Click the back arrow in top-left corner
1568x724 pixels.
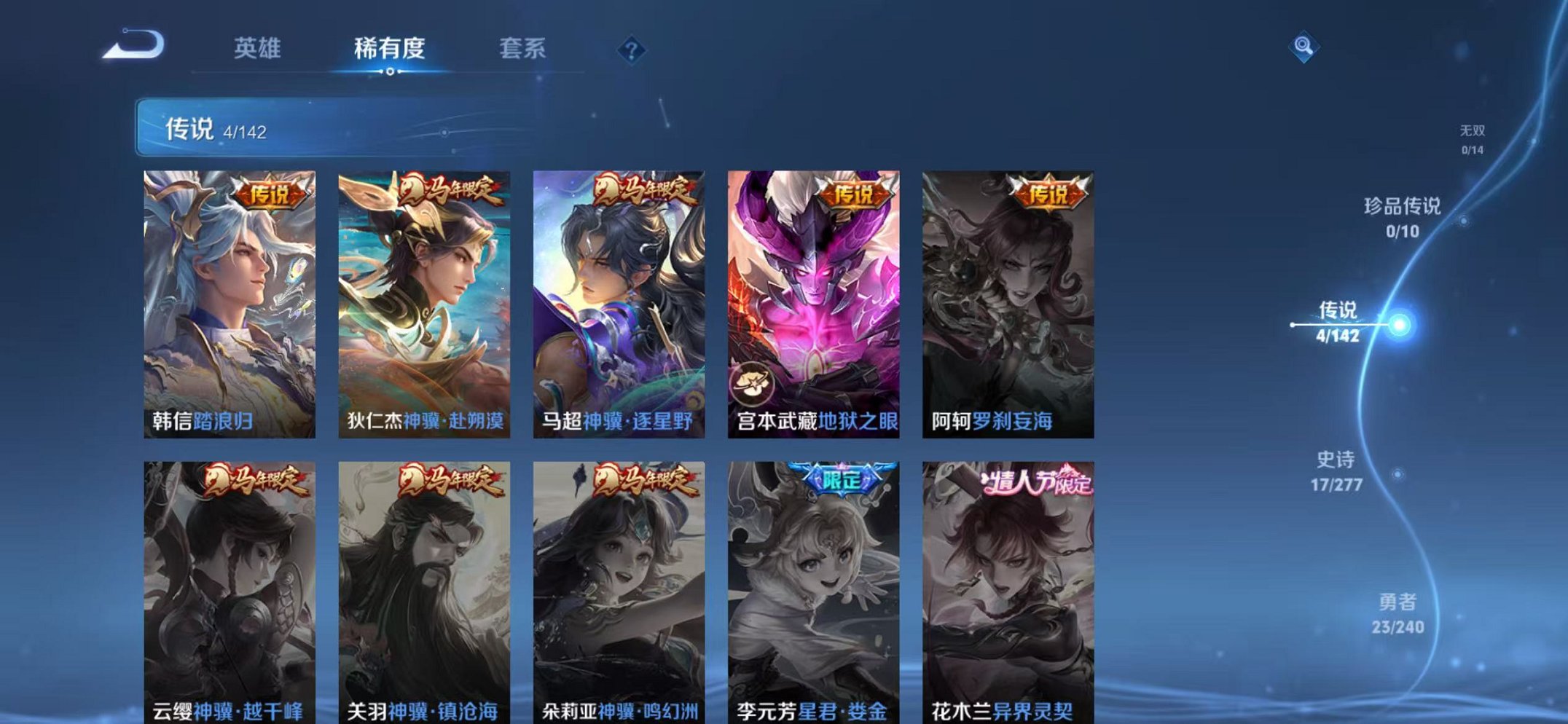tap(131, 45)
